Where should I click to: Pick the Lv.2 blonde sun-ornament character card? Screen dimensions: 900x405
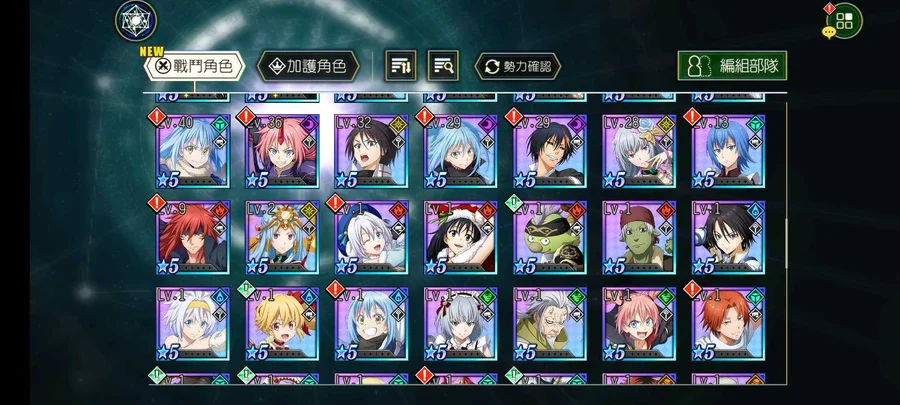point(282,238)
